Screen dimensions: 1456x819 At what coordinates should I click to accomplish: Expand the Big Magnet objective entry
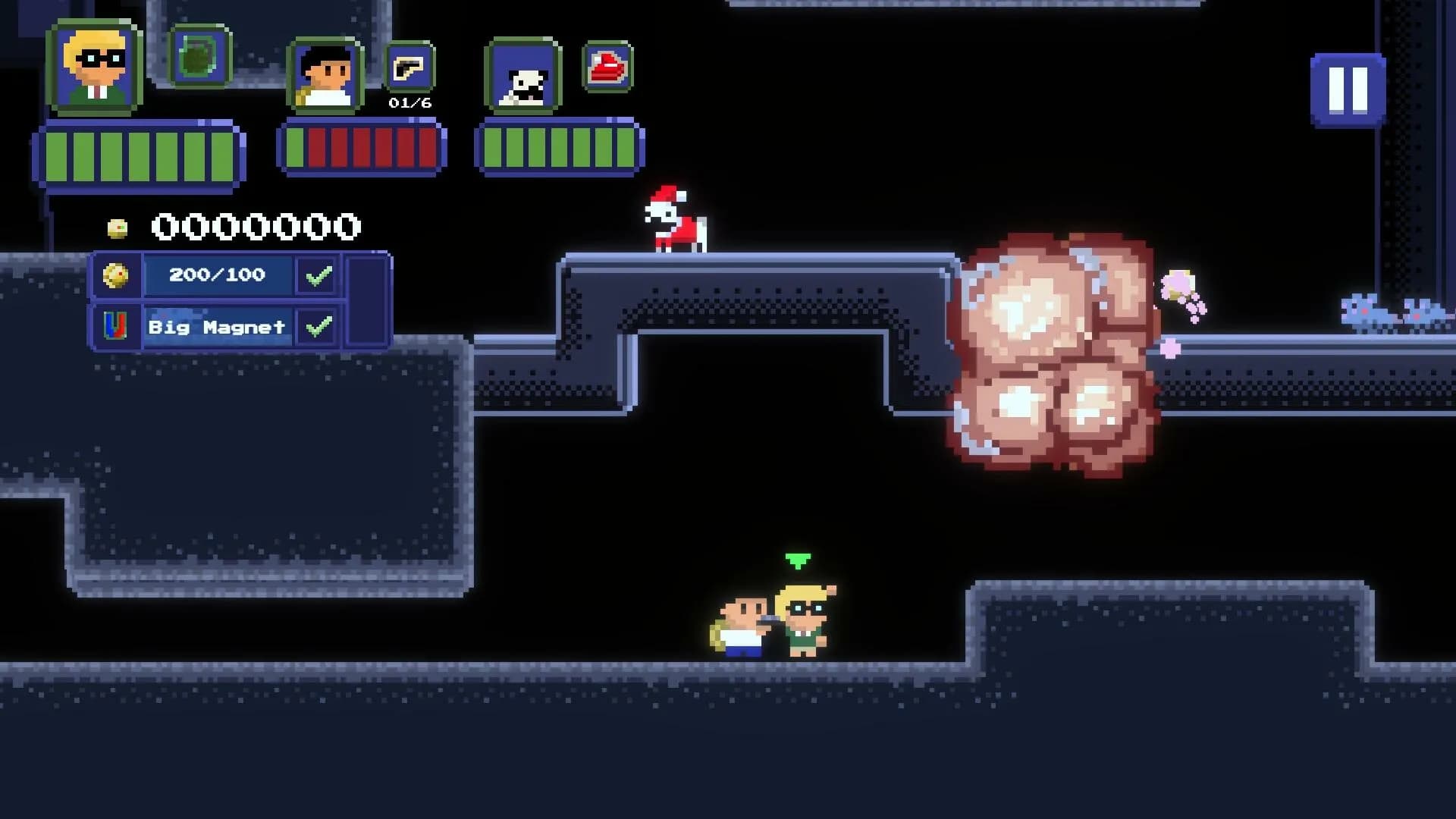[216, 328]
